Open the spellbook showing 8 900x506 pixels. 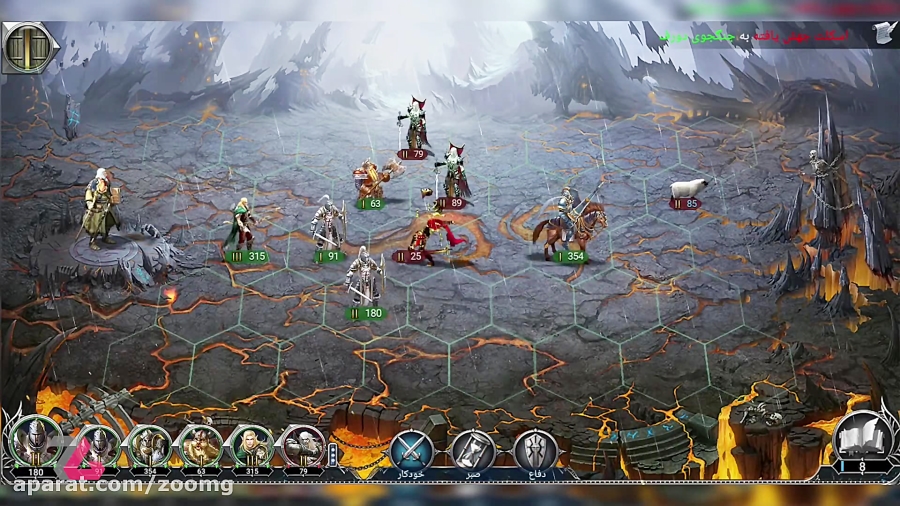(x=862, y=438)
